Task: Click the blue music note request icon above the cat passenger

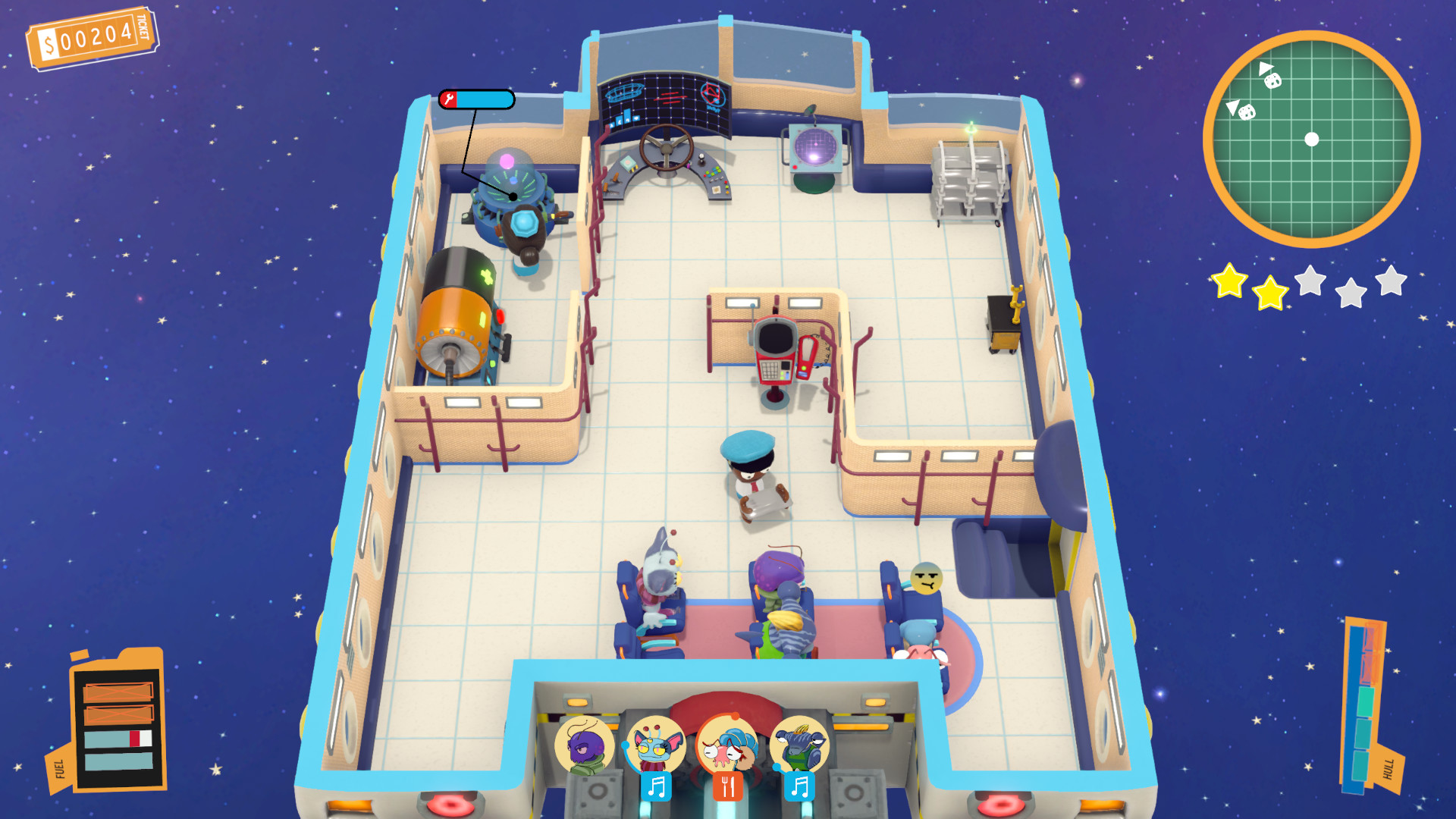Action: 657,786
